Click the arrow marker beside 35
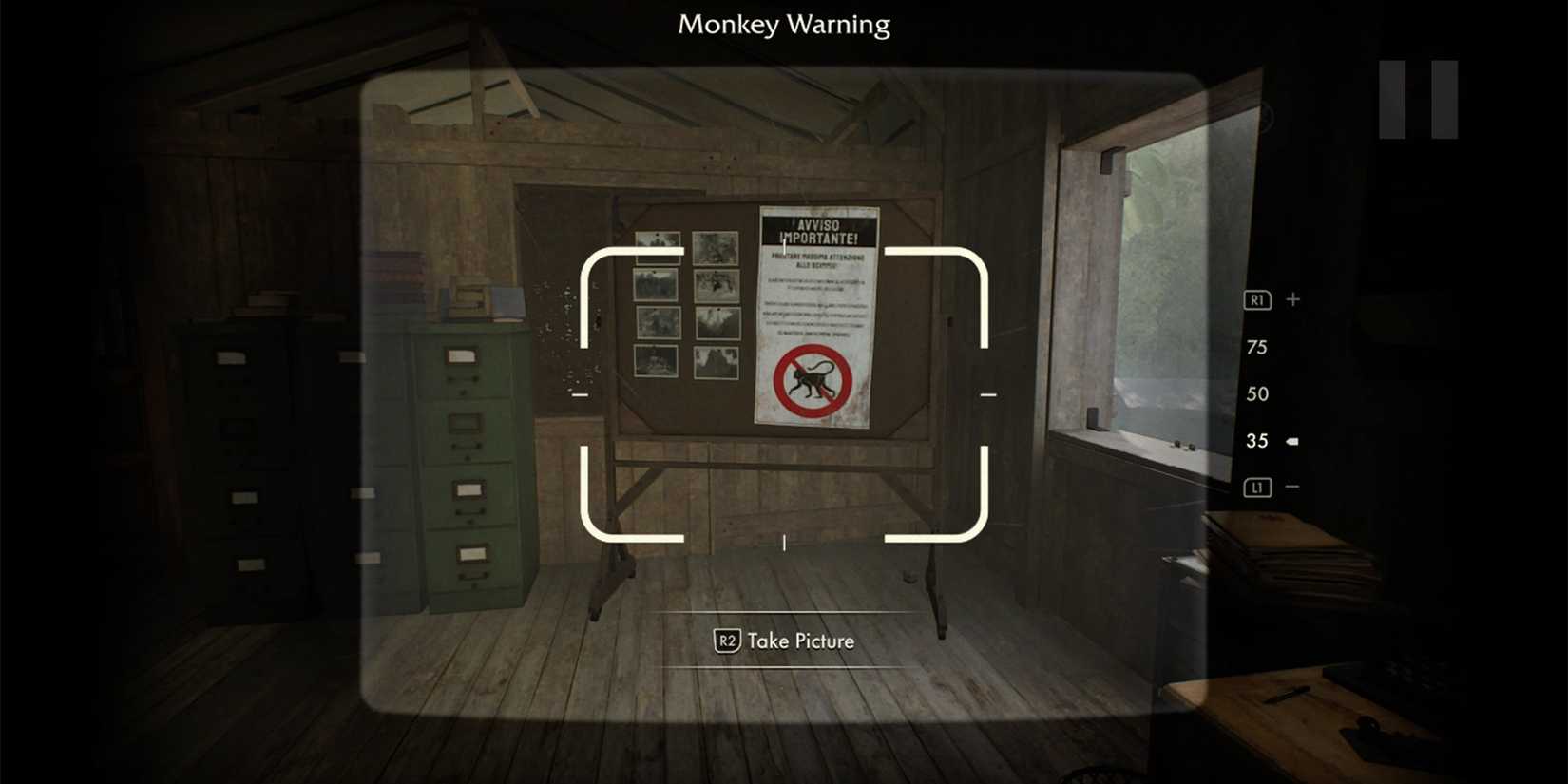1568x784 pixels. coord(1292,440)
